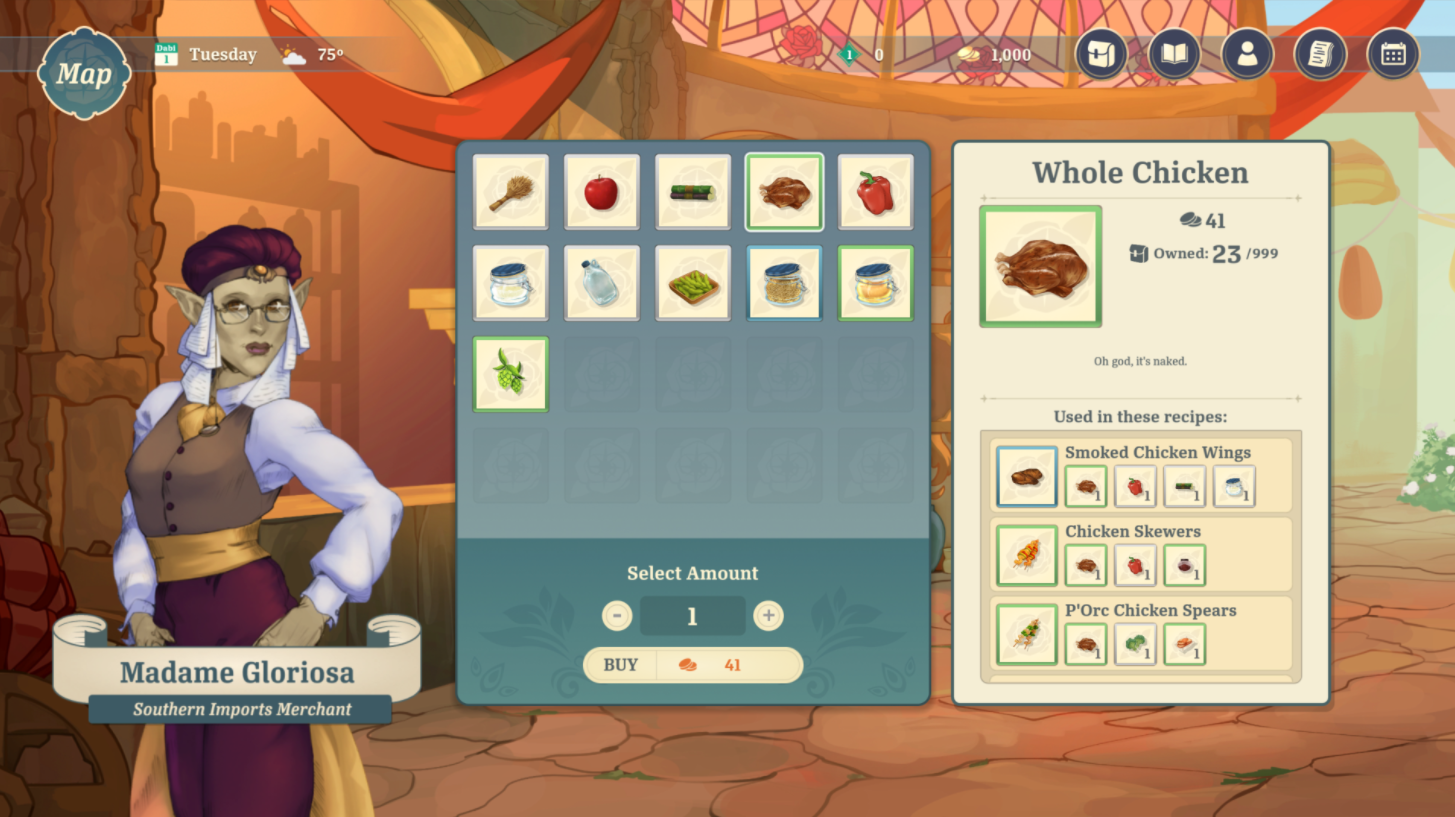1455x817 pixels.
Task: Open the notes scroll icon
Action: [x=1320, y=54]
